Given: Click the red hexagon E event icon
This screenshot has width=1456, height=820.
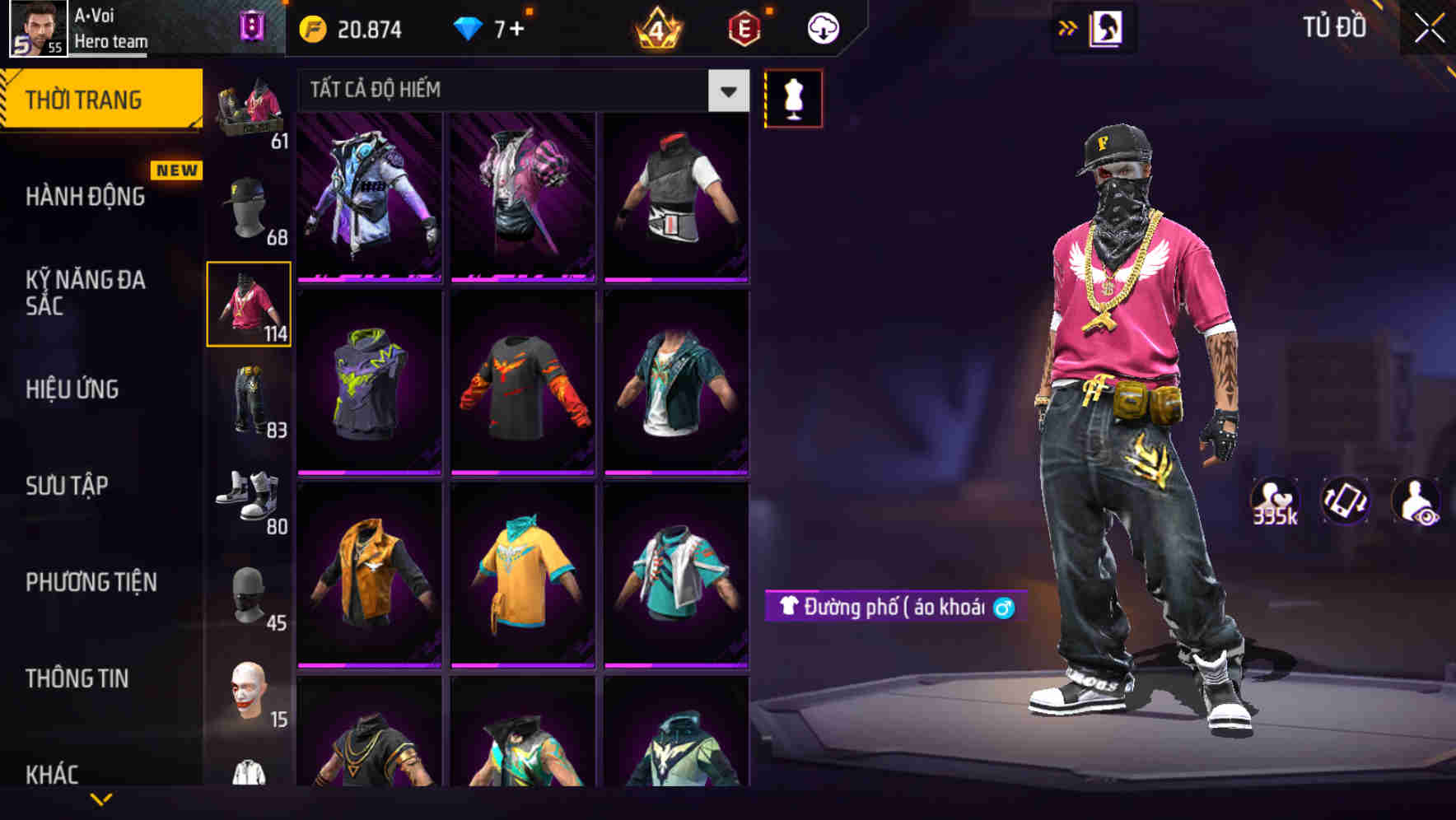Looking at the screenshot, I should coord(744,27).
